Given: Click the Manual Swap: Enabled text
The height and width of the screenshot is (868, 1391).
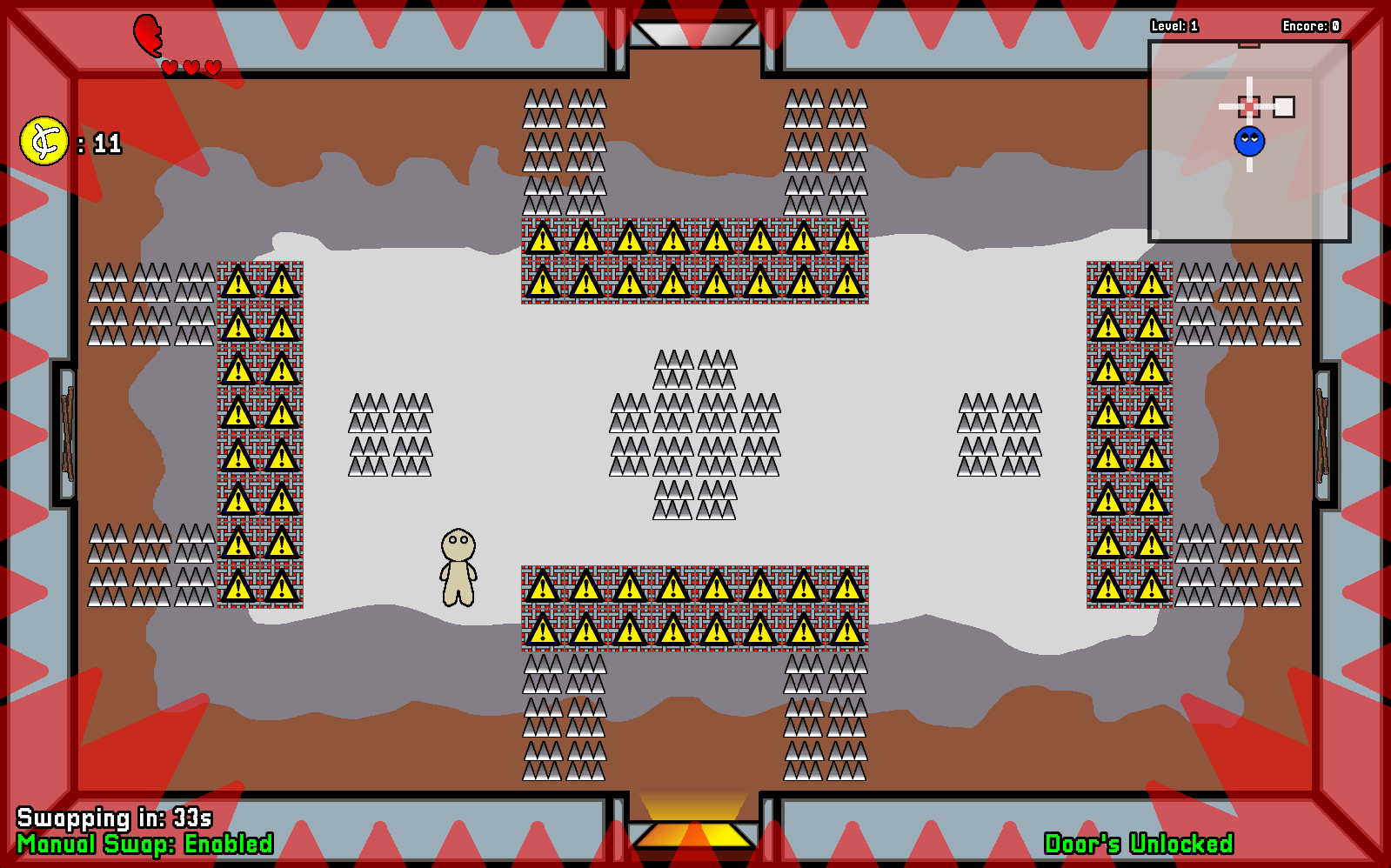Looking at the screenshot, I should coord(146,842).
